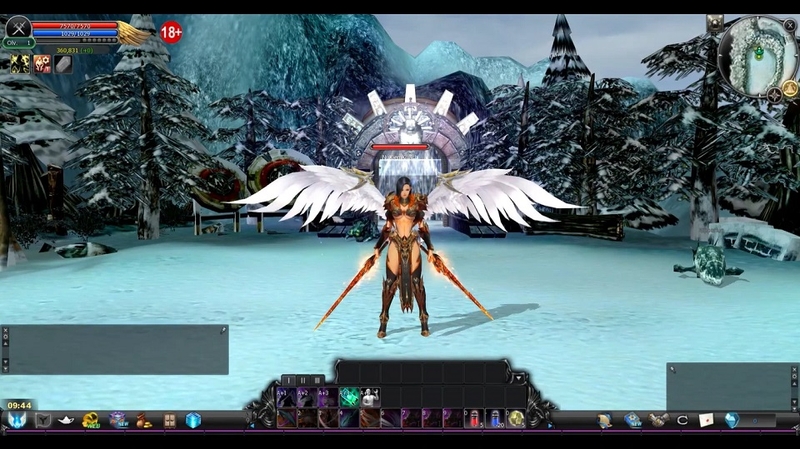
Task: Open the mail envelope icon
Action: pos(707,420)
